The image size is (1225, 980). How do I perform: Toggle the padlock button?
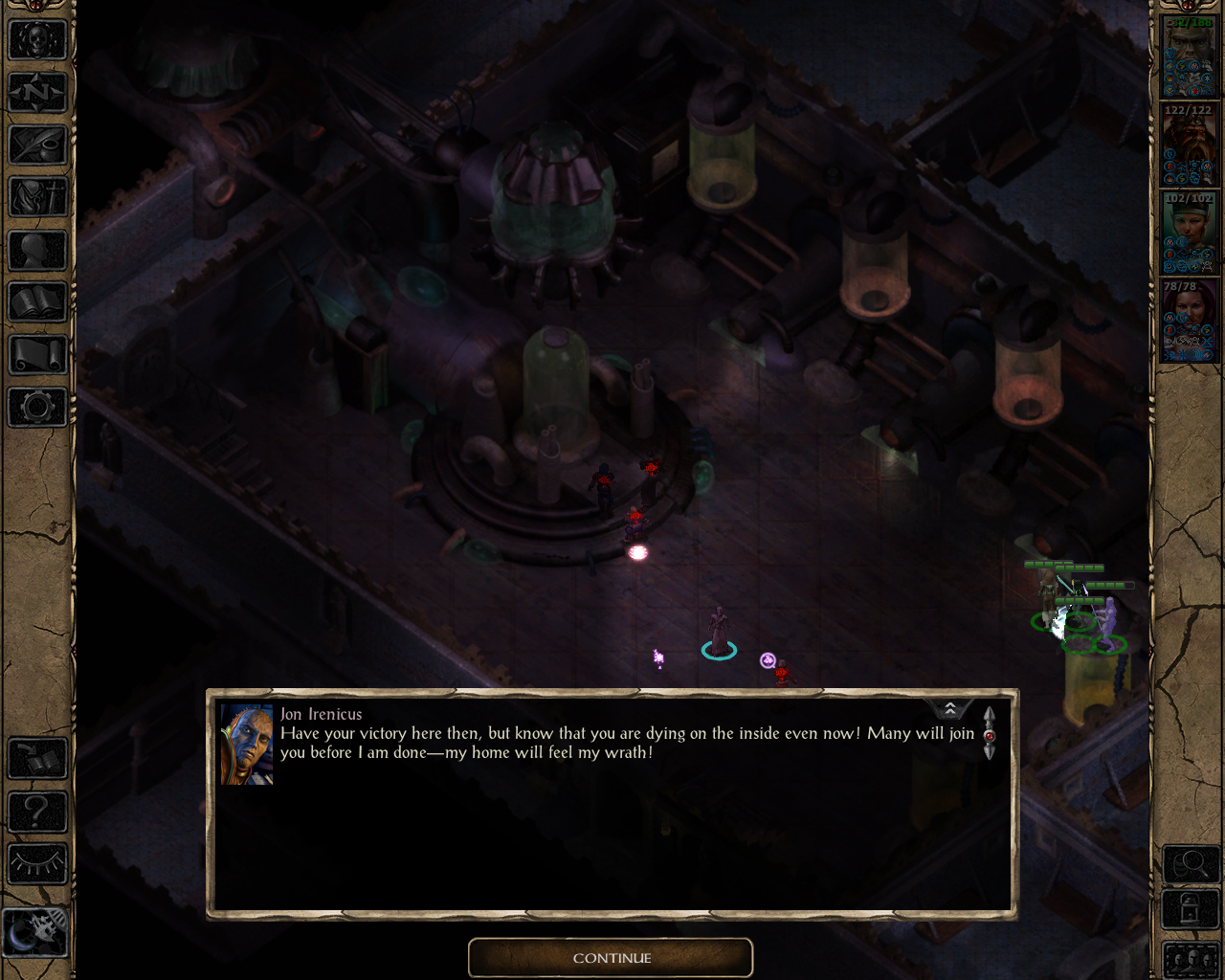[x=1190, y=908]
